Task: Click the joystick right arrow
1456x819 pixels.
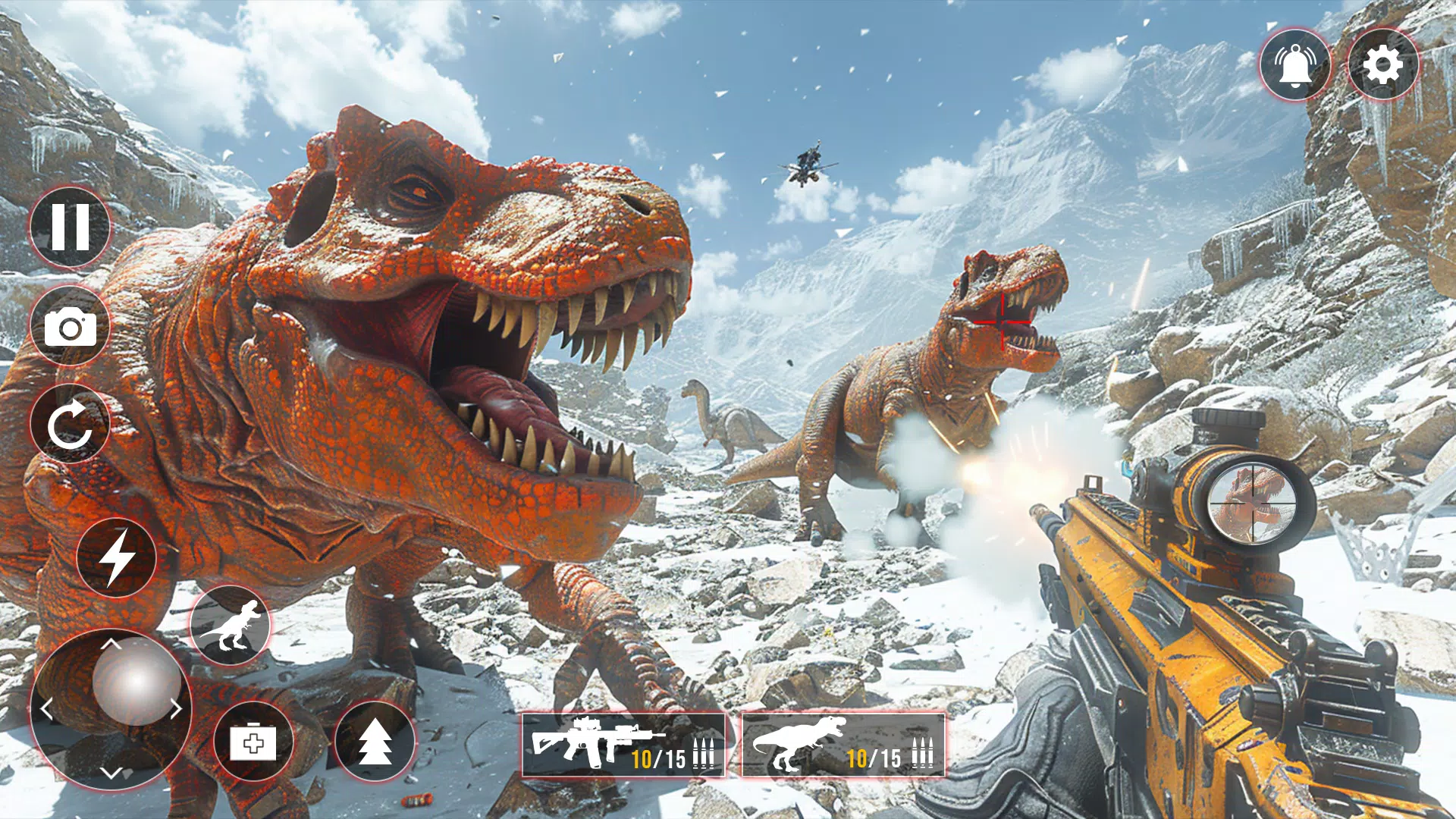Action: (x=177, y=709)
